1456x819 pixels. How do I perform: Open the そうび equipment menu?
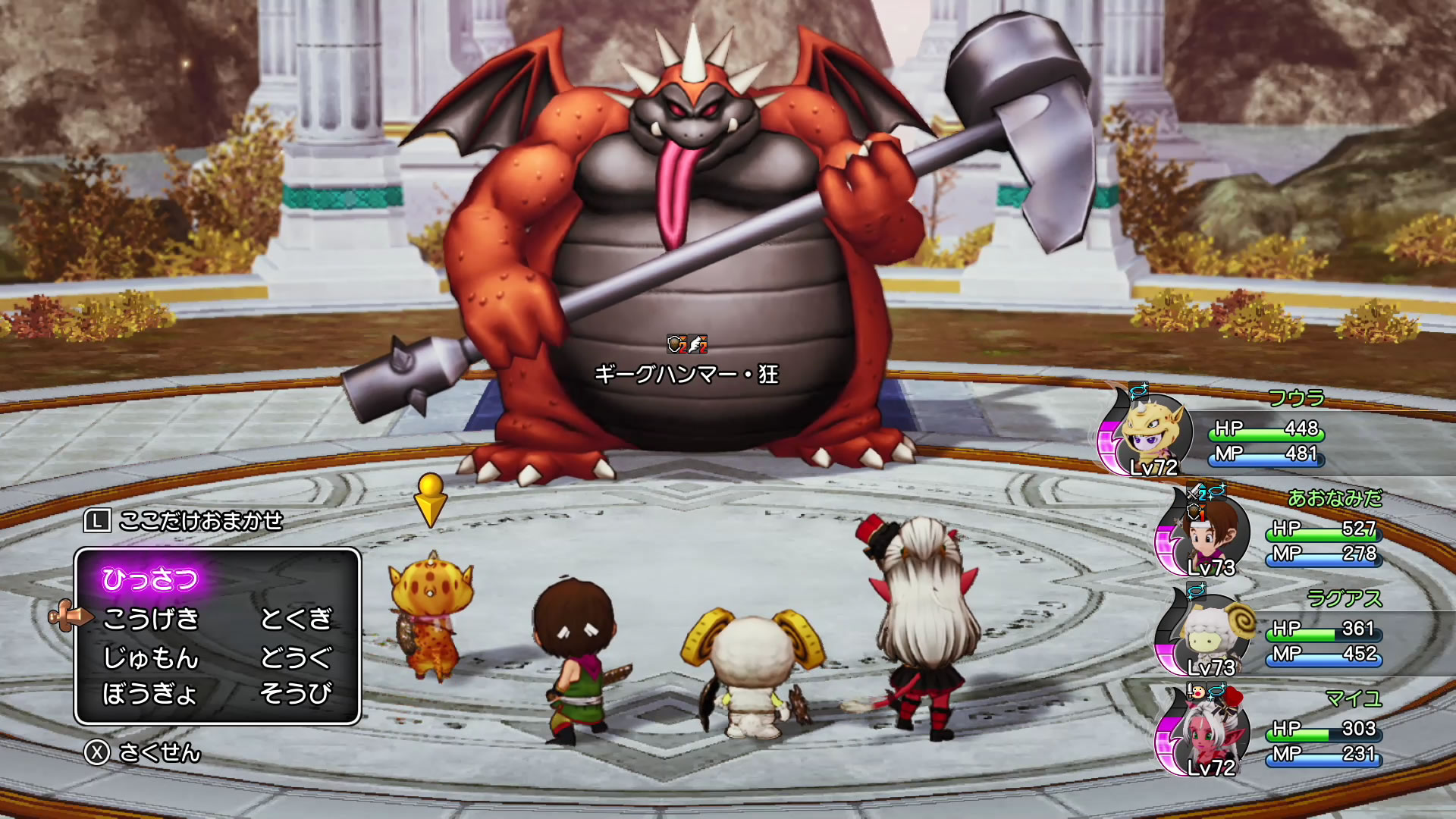[x=296, y=693]
